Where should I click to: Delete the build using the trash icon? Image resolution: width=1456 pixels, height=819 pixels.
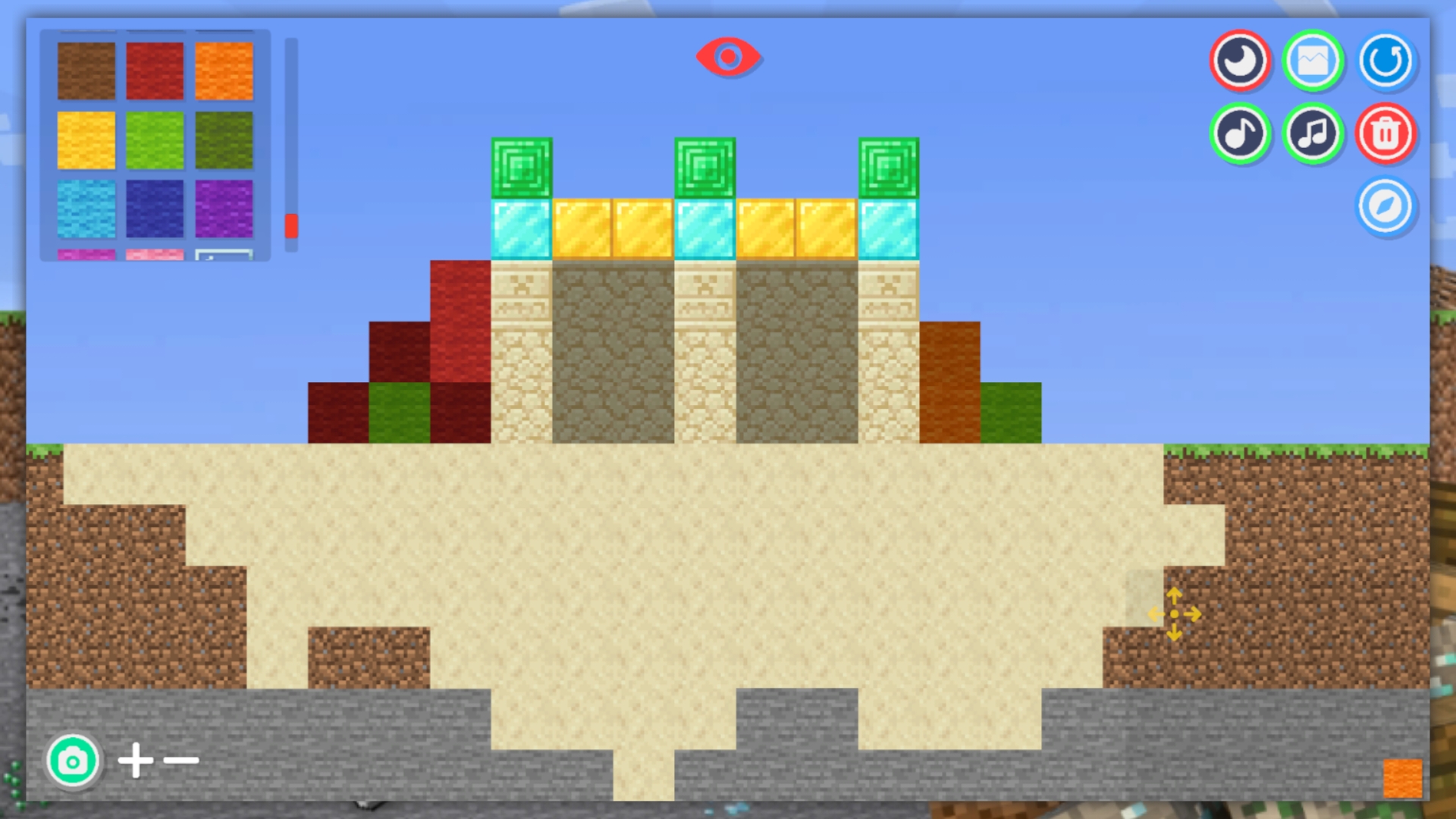click(1386, 133)
